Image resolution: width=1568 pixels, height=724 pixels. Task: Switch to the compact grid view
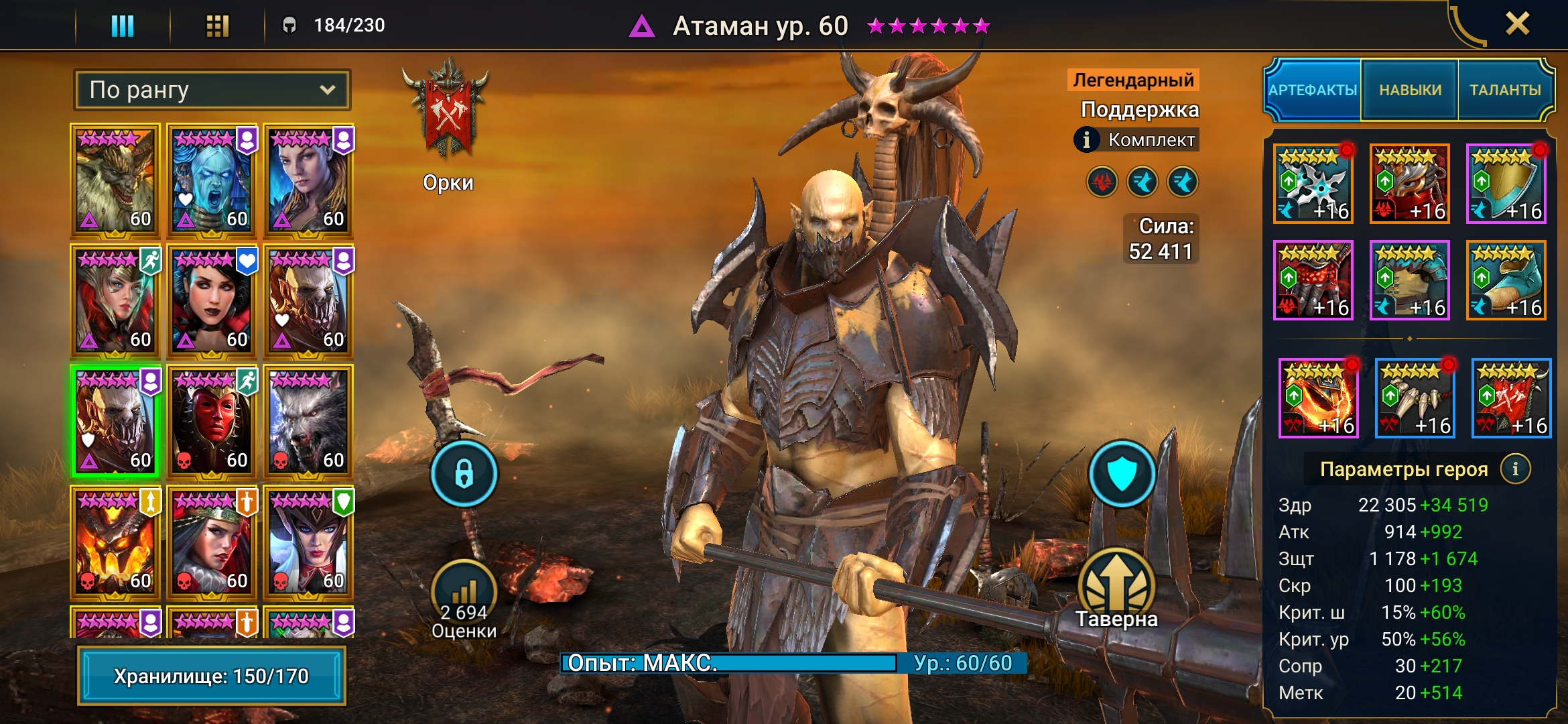coord(217,26)
